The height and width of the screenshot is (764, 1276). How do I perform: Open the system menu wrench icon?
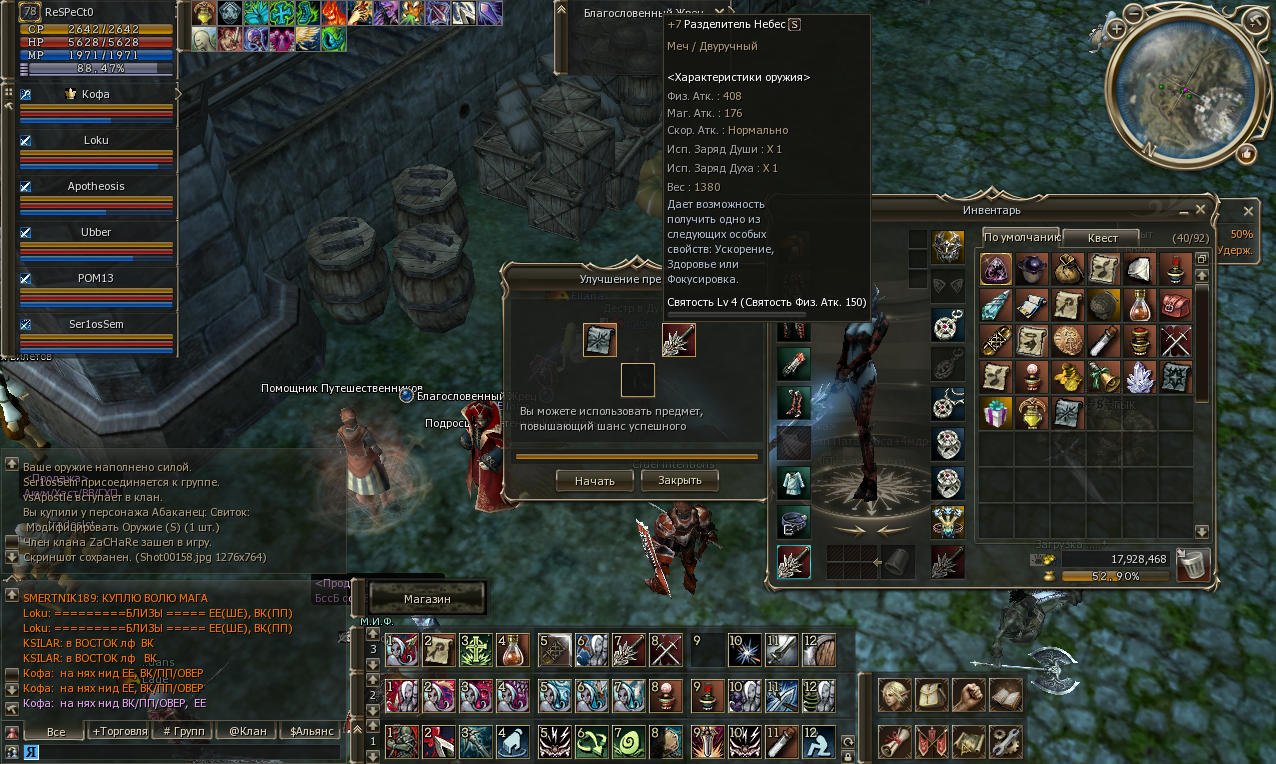[x=1005, y=742]
